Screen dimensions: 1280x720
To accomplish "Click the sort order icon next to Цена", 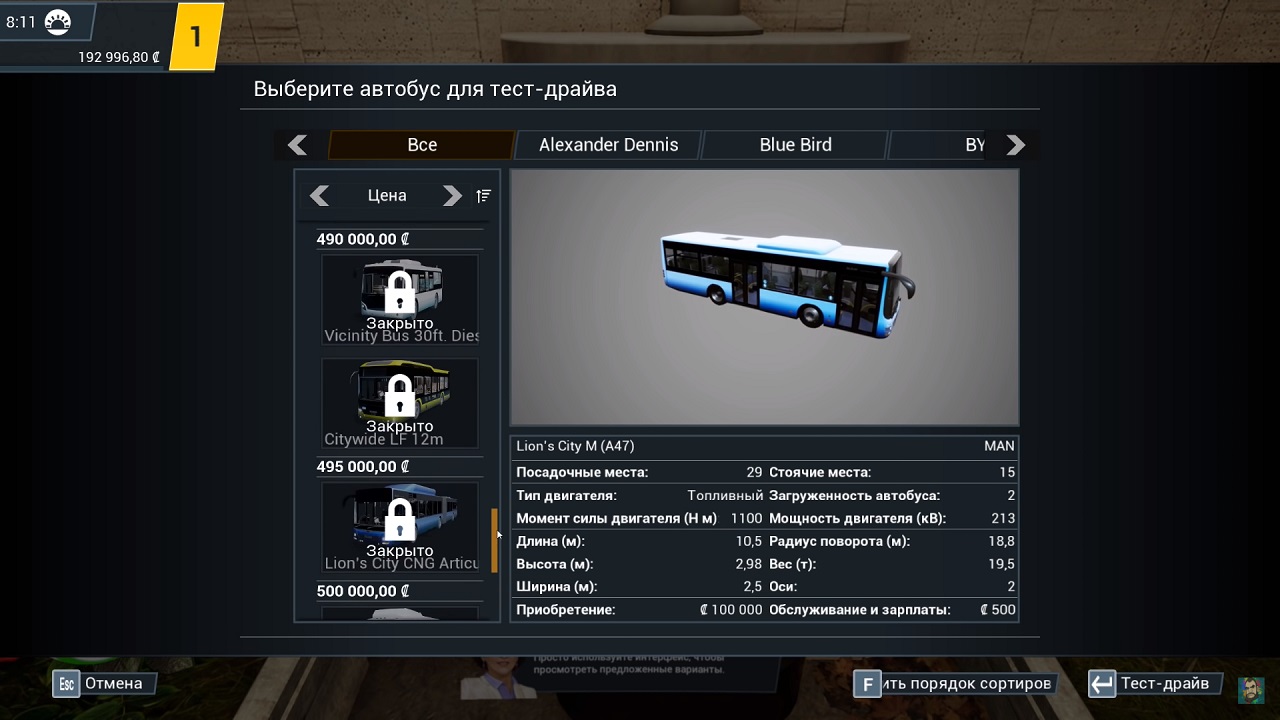I will coord(482,196).
